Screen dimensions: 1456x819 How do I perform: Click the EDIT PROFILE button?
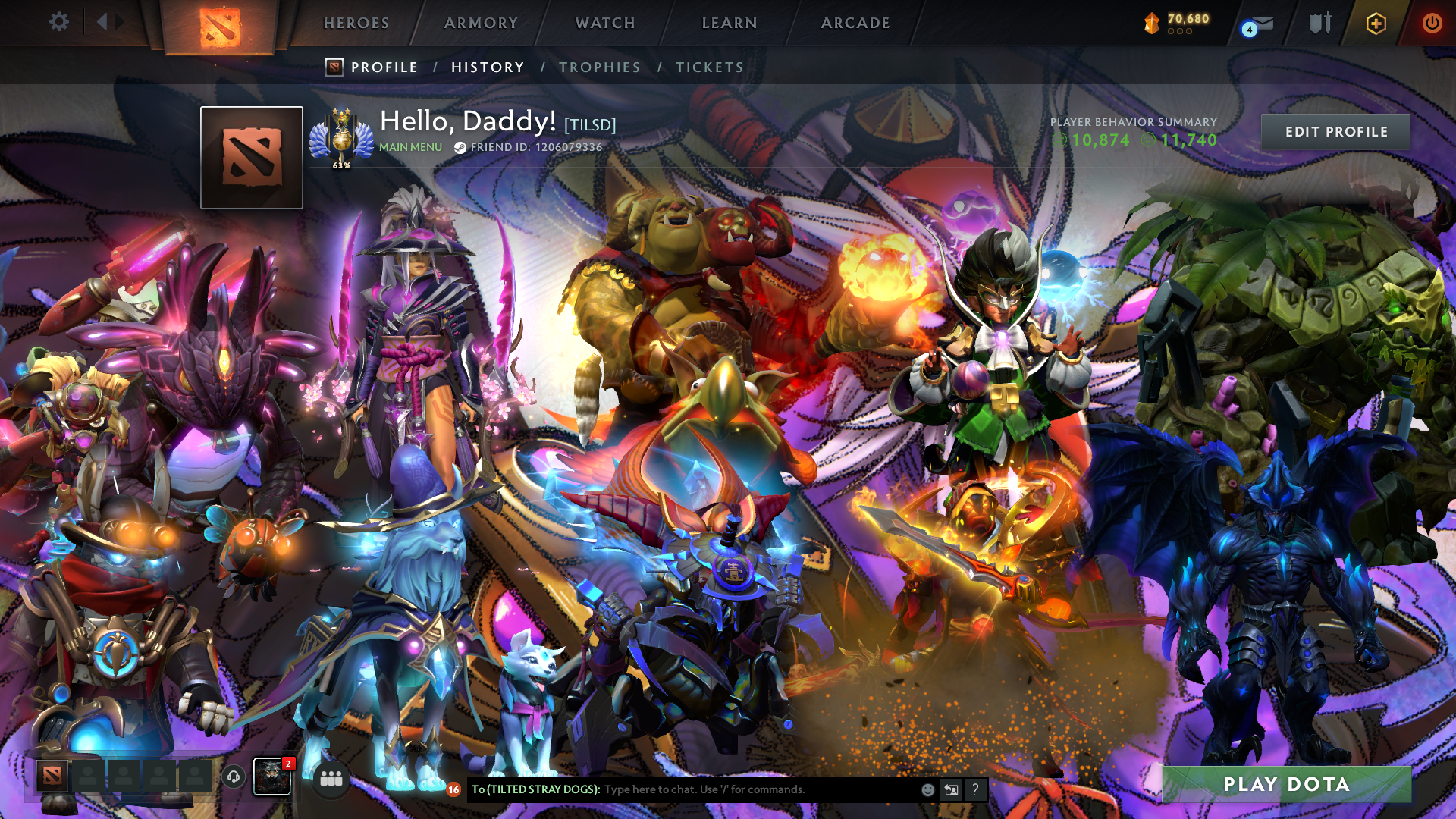tap(1335, 131)
